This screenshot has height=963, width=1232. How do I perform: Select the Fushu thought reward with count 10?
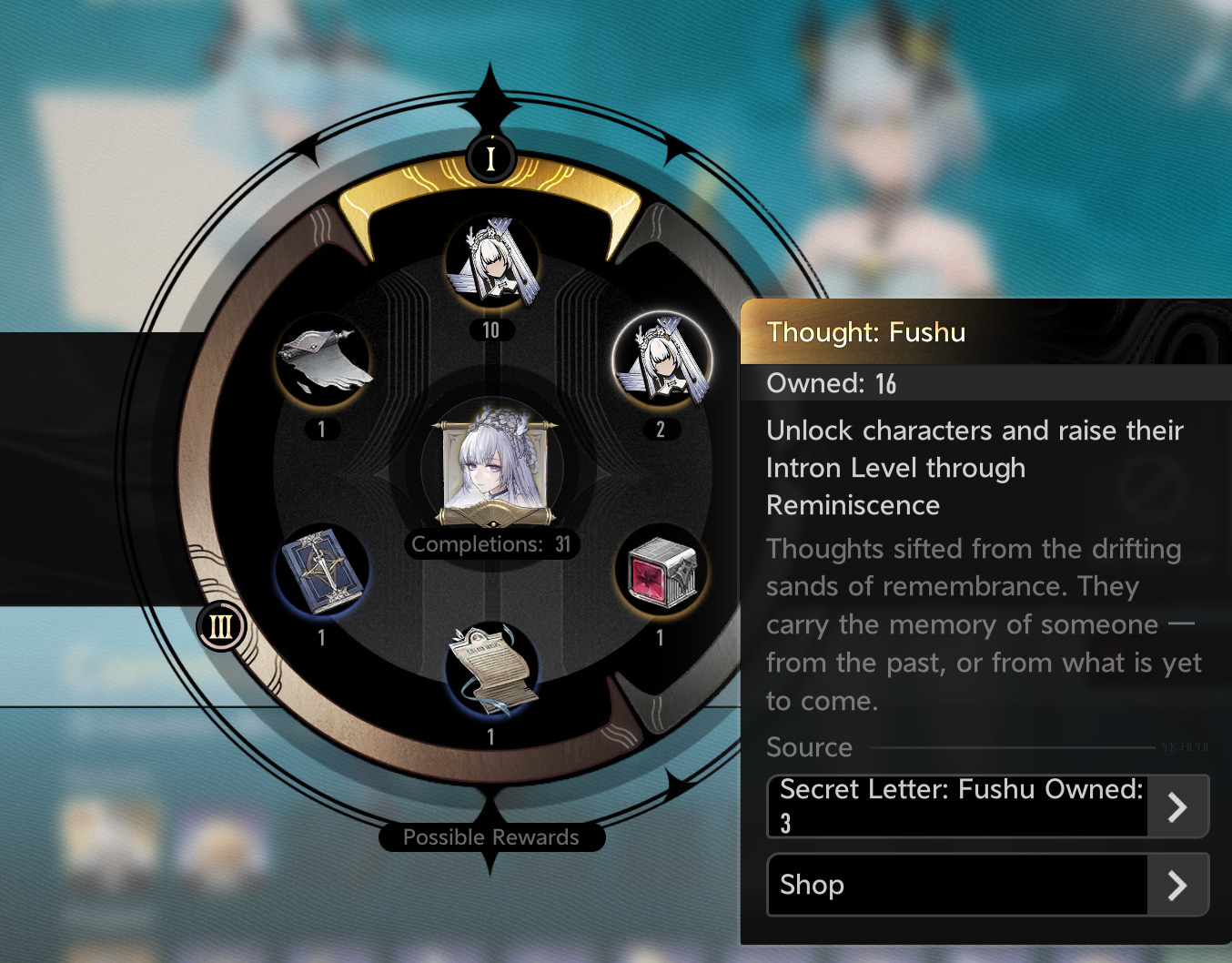click(492, 262)
